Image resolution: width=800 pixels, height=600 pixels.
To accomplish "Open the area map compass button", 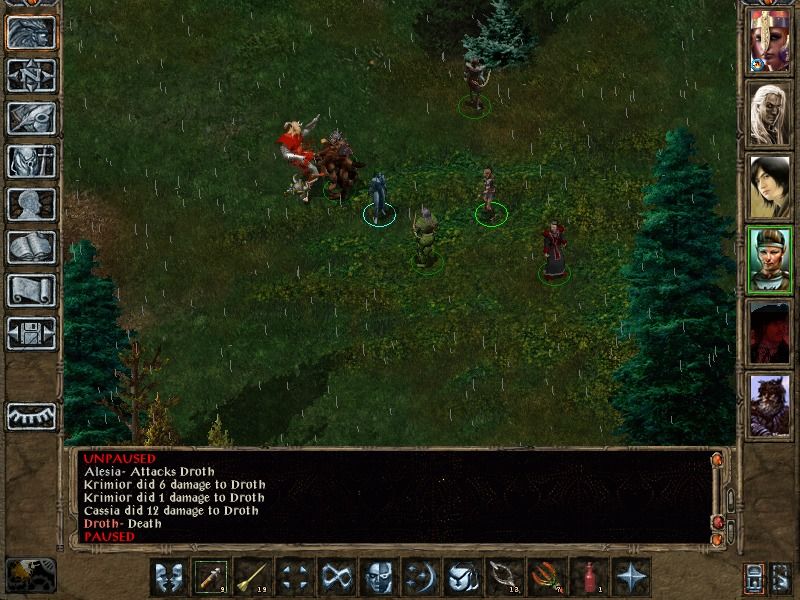I will tap(31, 75).
